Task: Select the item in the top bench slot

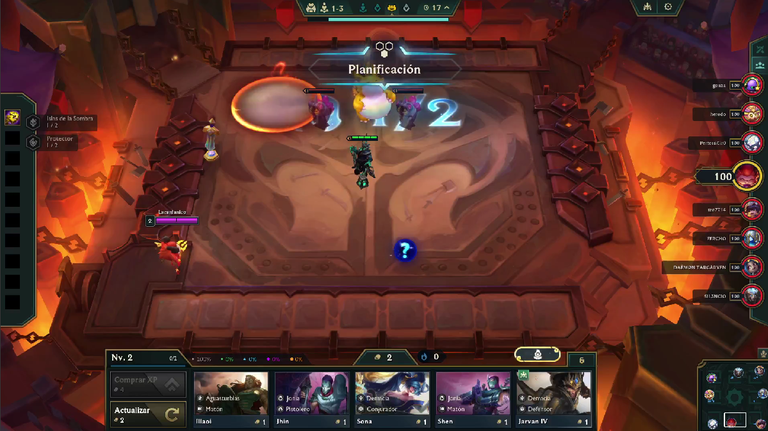Action: tap(13, 117)
